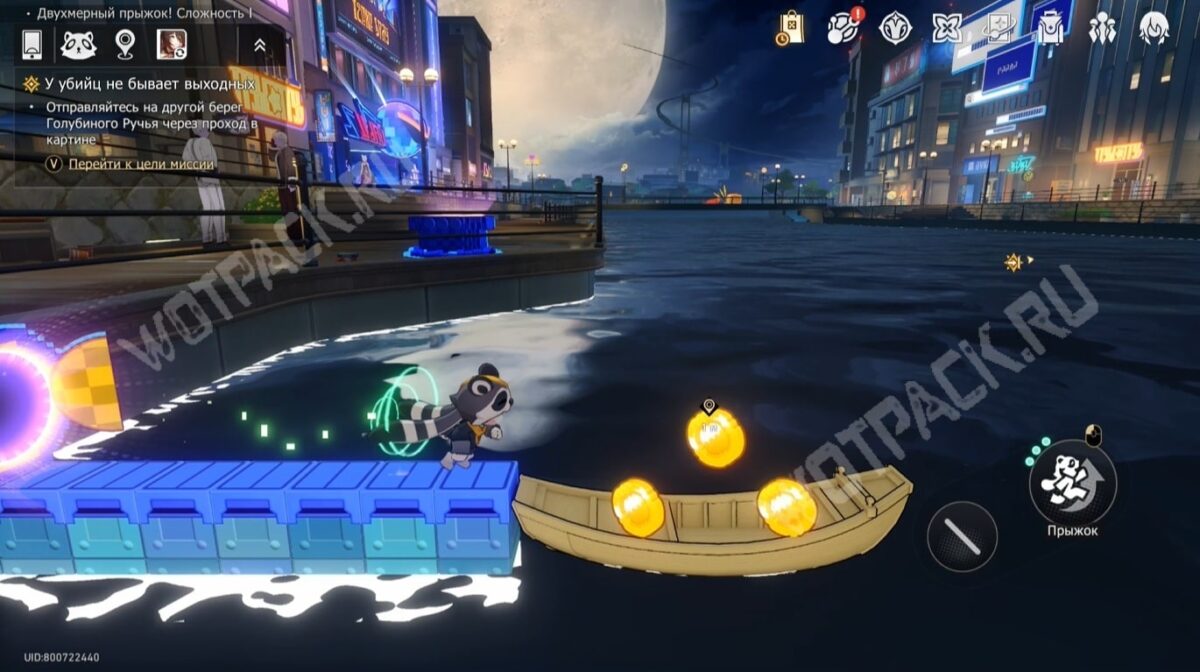Open the phone menu icon

click(32, 45)
